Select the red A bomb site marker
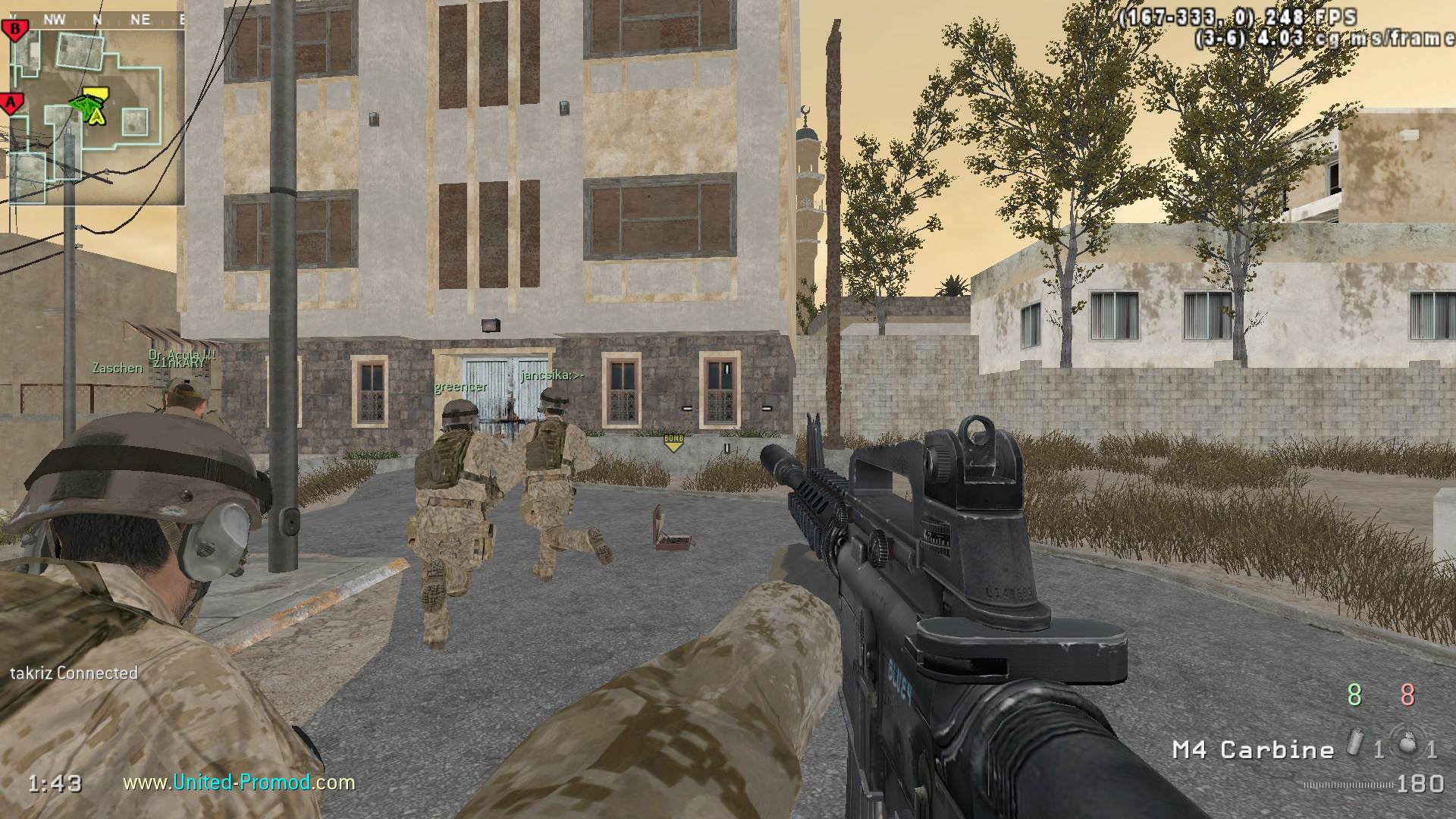The height and width of the screenshot is (819, 1456). tap(10, 102)
